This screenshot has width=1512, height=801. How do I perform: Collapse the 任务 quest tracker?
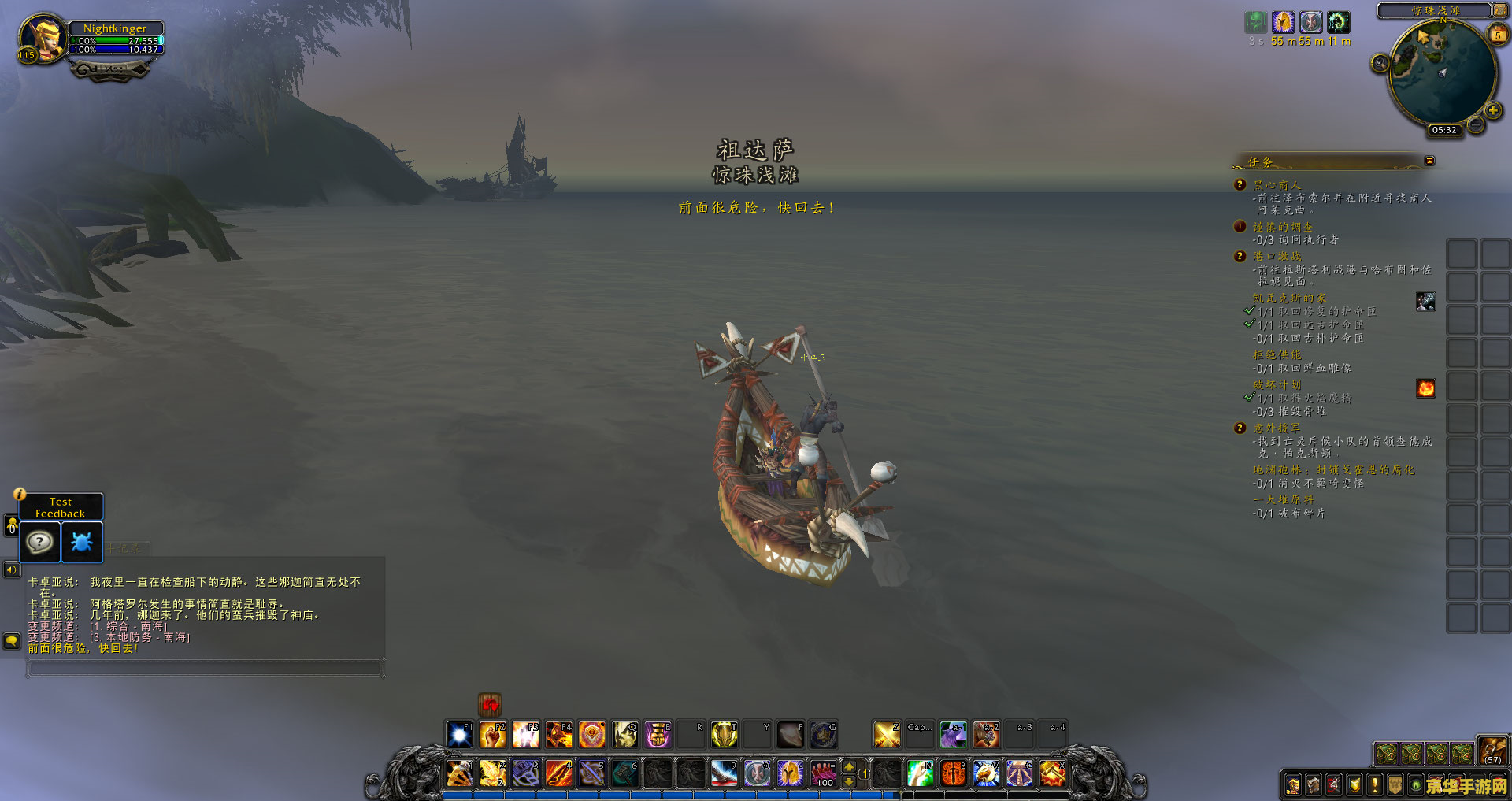pos(1429,161)
